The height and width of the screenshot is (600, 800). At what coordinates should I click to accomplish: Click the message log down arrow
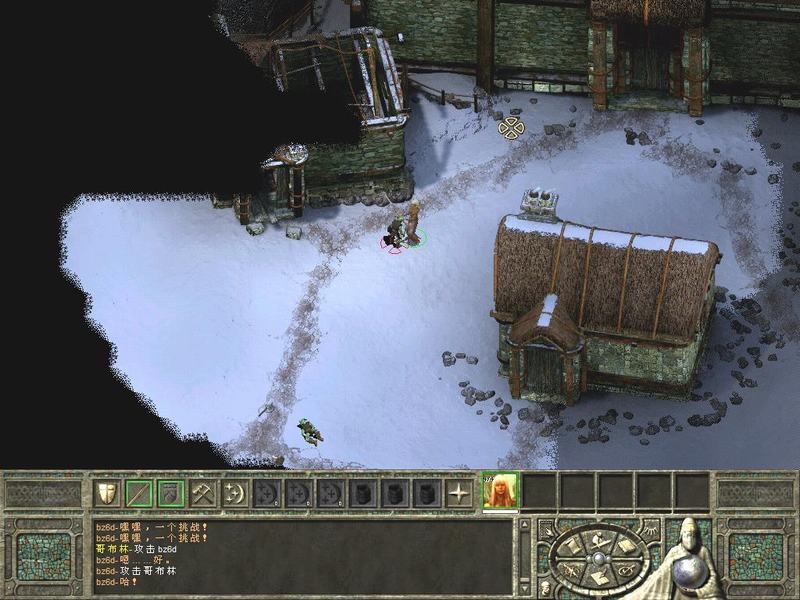(x=524, y=589)
